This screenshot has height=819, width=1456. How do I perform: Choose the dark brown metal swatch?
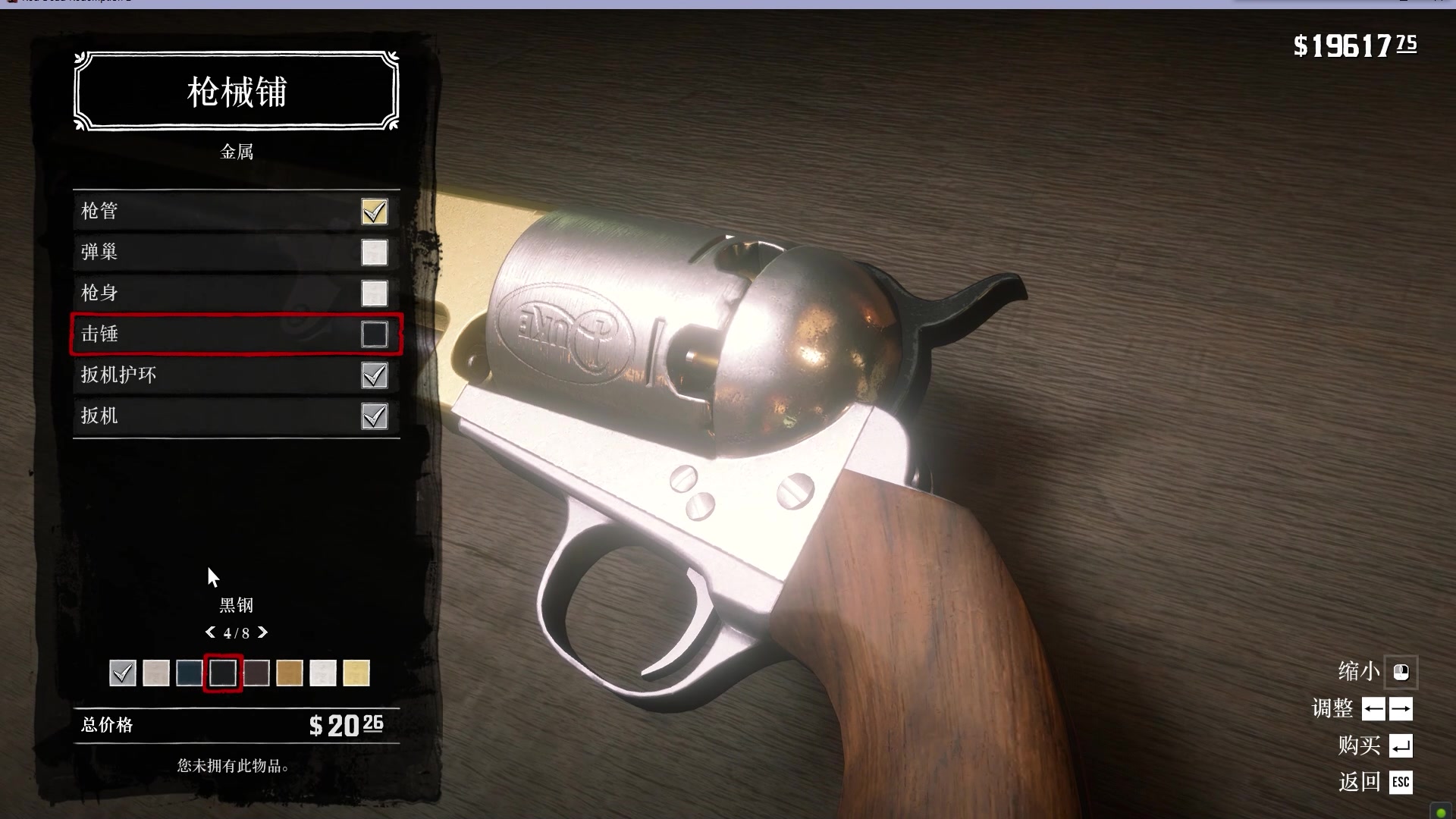coord(256,673)
